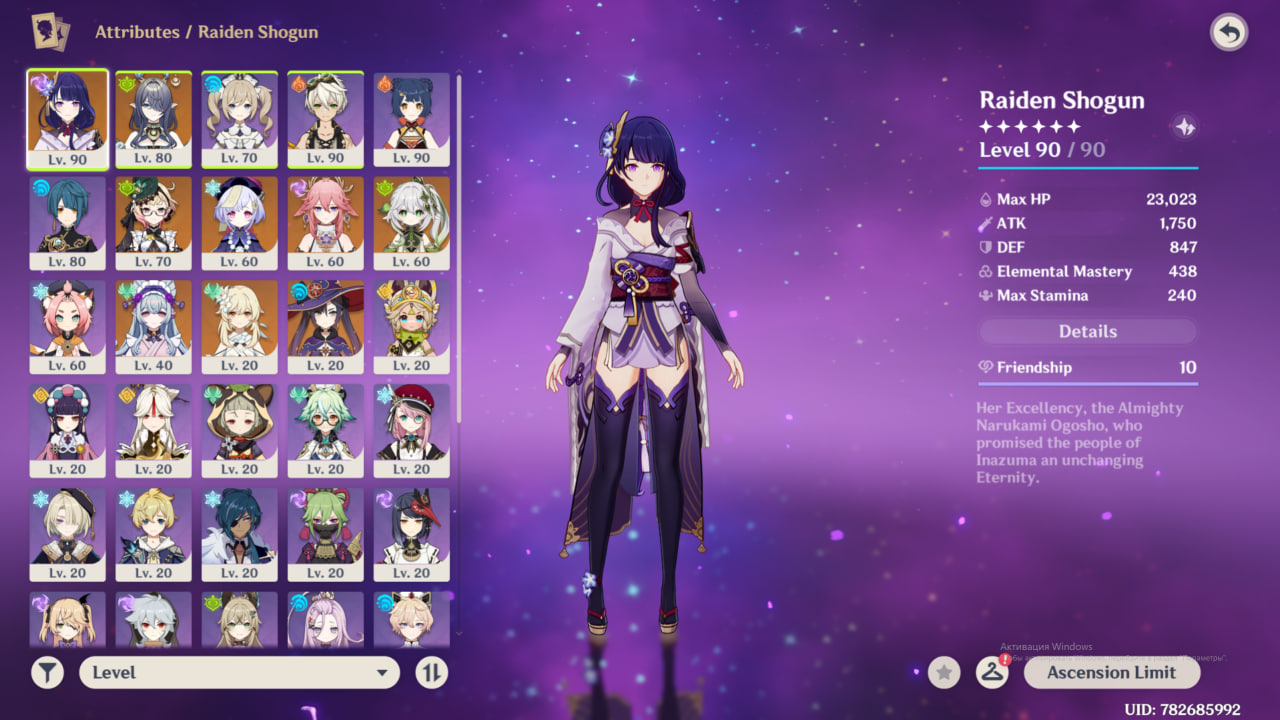Image resolution: width=1280 pixels, height=720 pixels.
Task: Select Xiangling's character portrait
Action: tap(411, 119)
